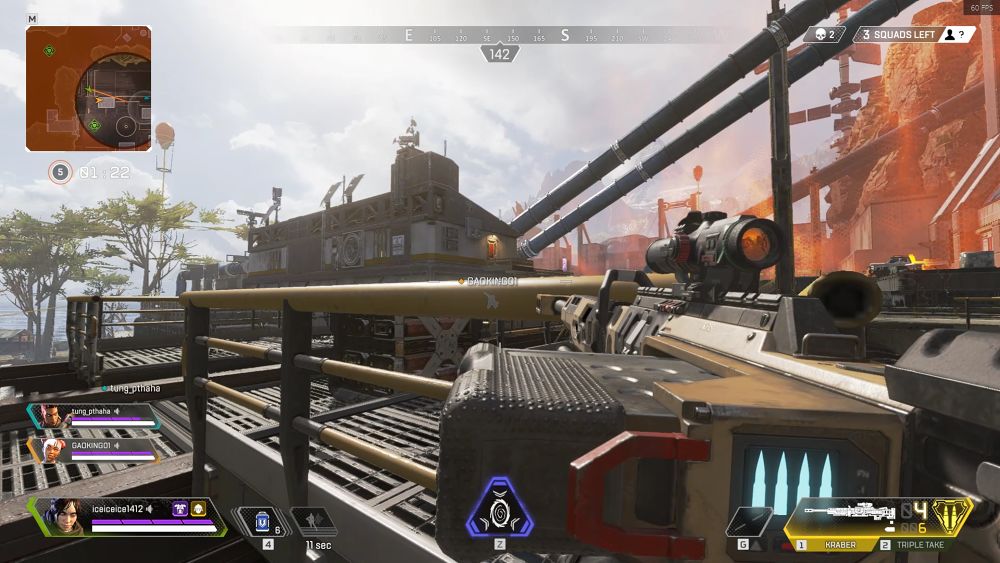Click the sniper ammo type icon

click(x=952, y=515)
